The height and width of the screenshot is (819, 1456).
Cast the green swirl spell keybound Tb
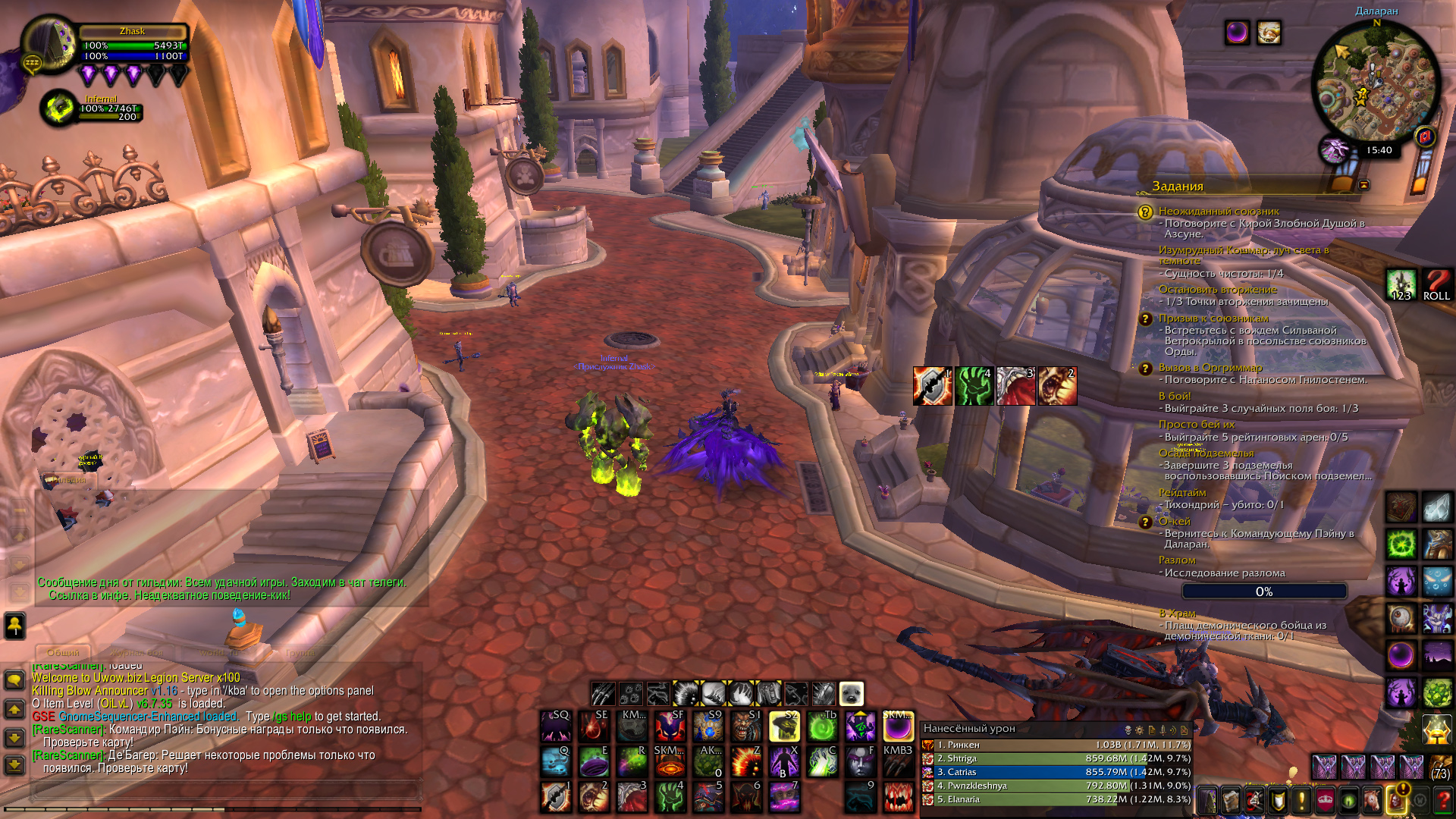coord(822,726)
